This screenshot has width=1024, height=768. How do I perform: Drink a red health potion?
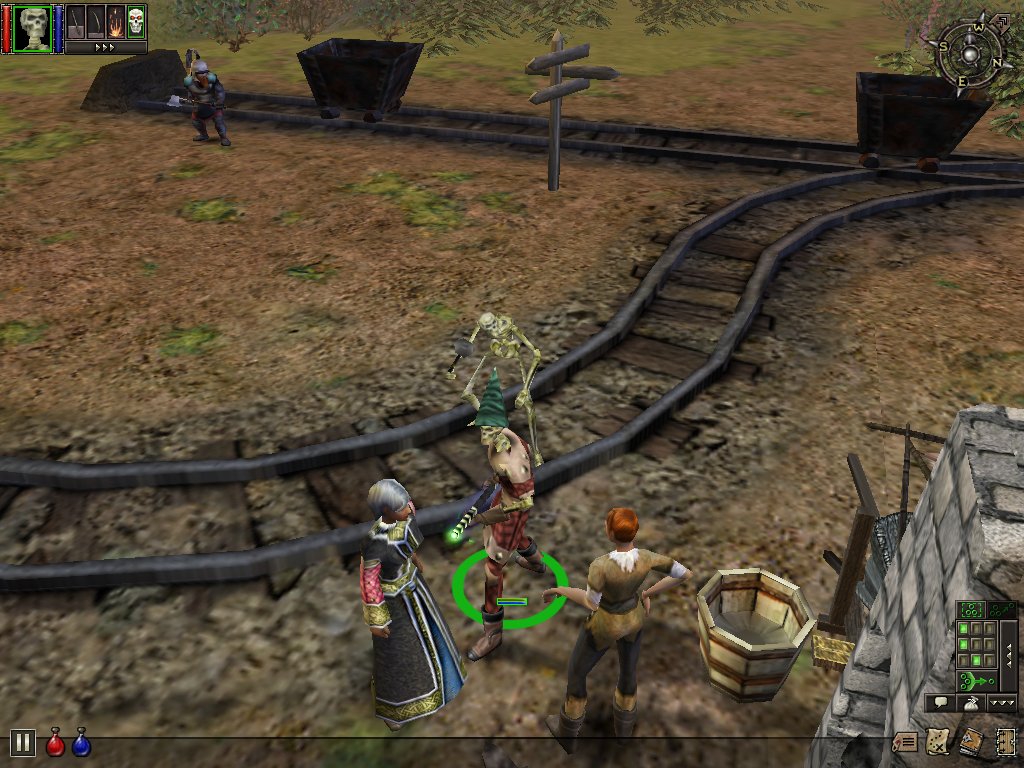pyautogui.click(x=56, y=742)
